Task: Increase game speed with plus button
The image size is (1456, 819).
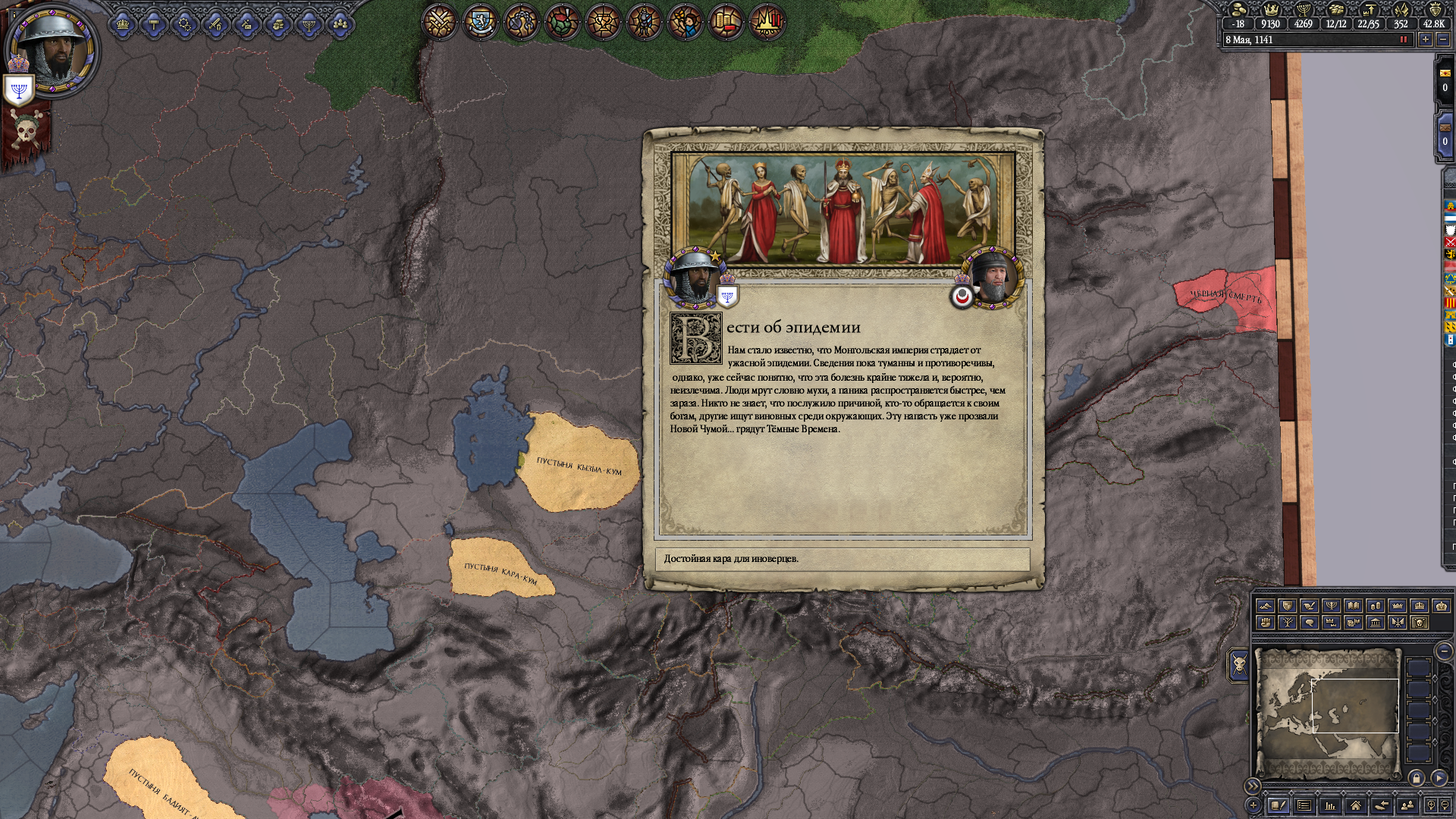Action: tap(1426, 39)
